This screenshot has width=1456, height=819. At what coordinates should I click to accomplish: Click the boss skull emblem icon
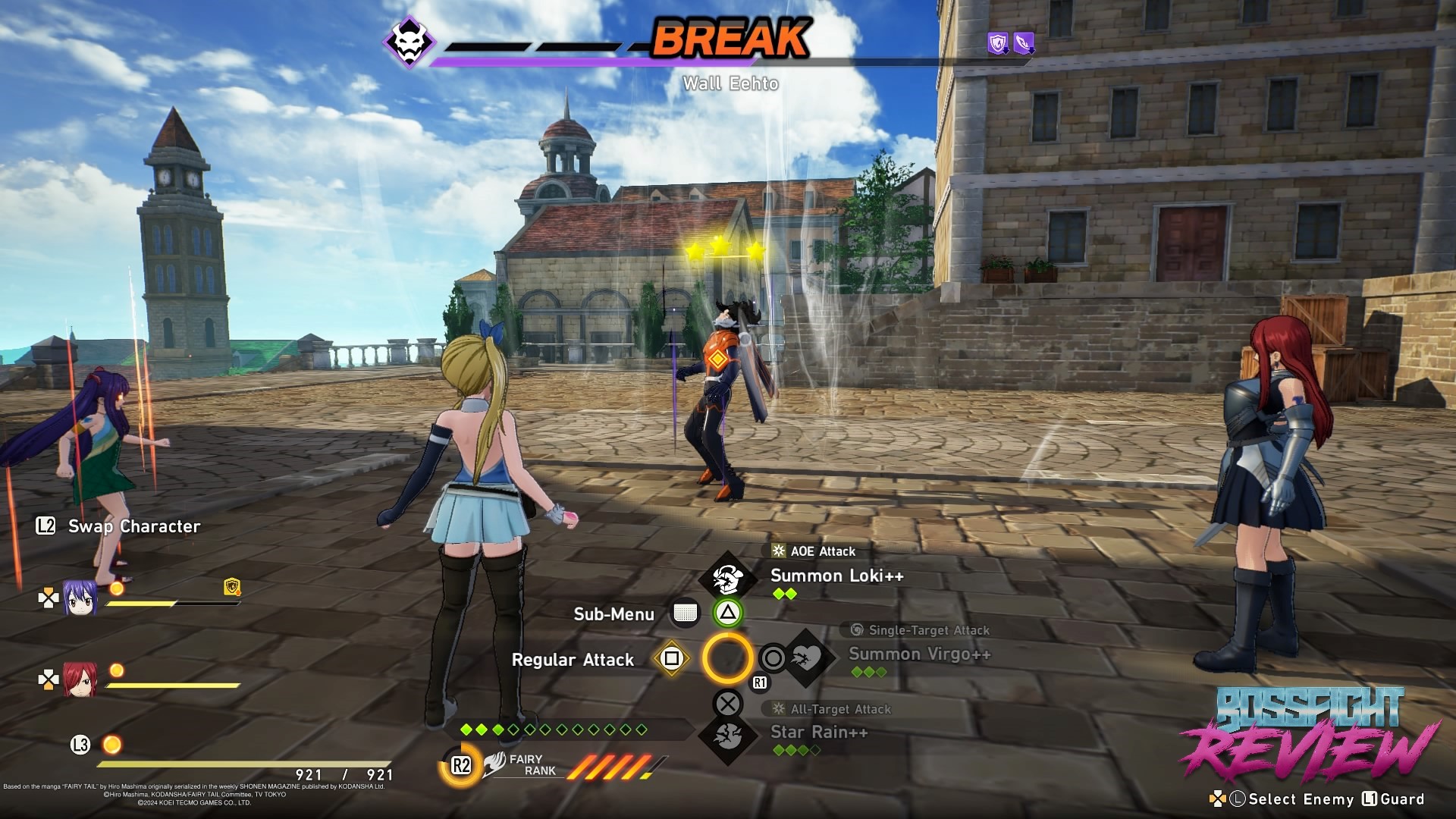point(409,42)
